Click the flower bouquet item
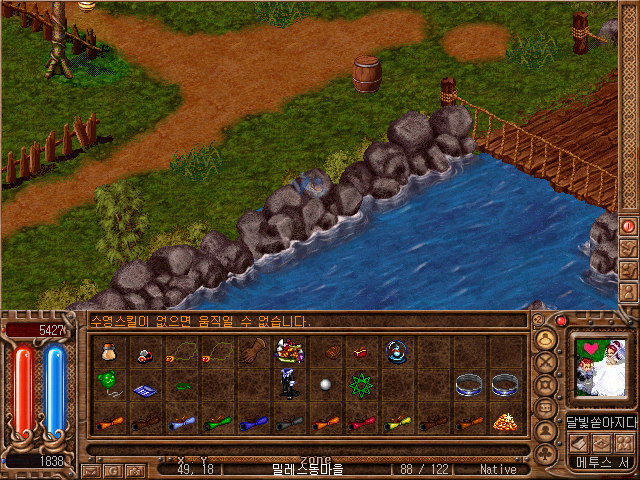This screenshot has height=480, width=640. (289, 350)
